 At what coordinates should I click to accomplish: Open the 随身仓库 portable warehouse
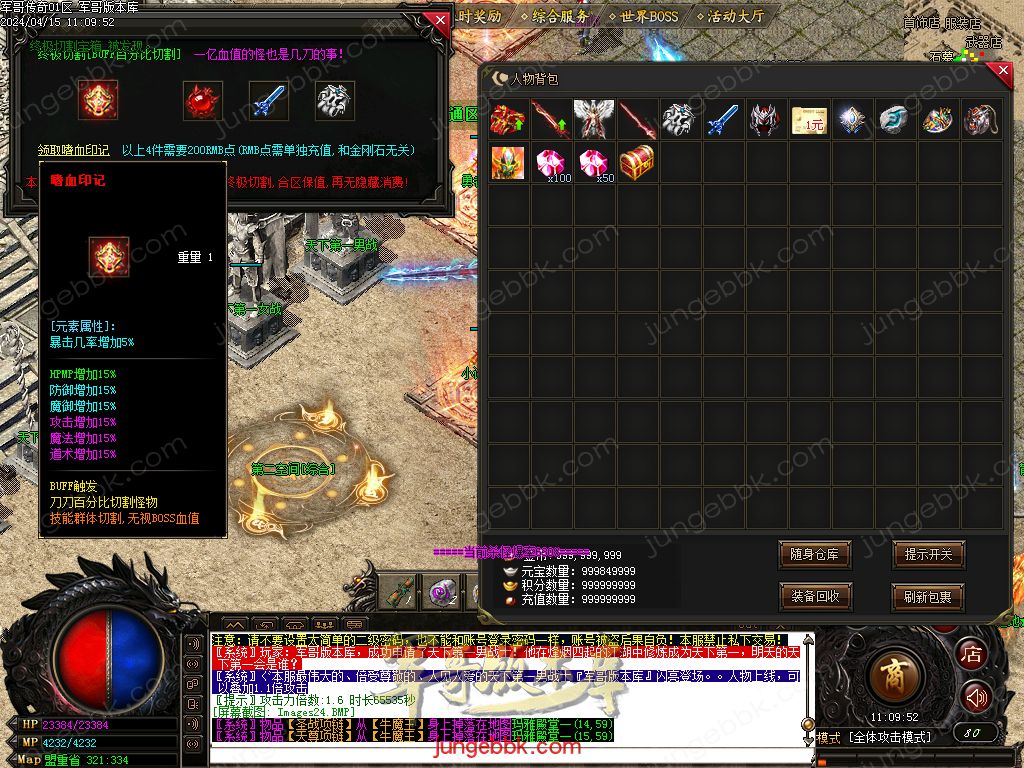point(814,554)
